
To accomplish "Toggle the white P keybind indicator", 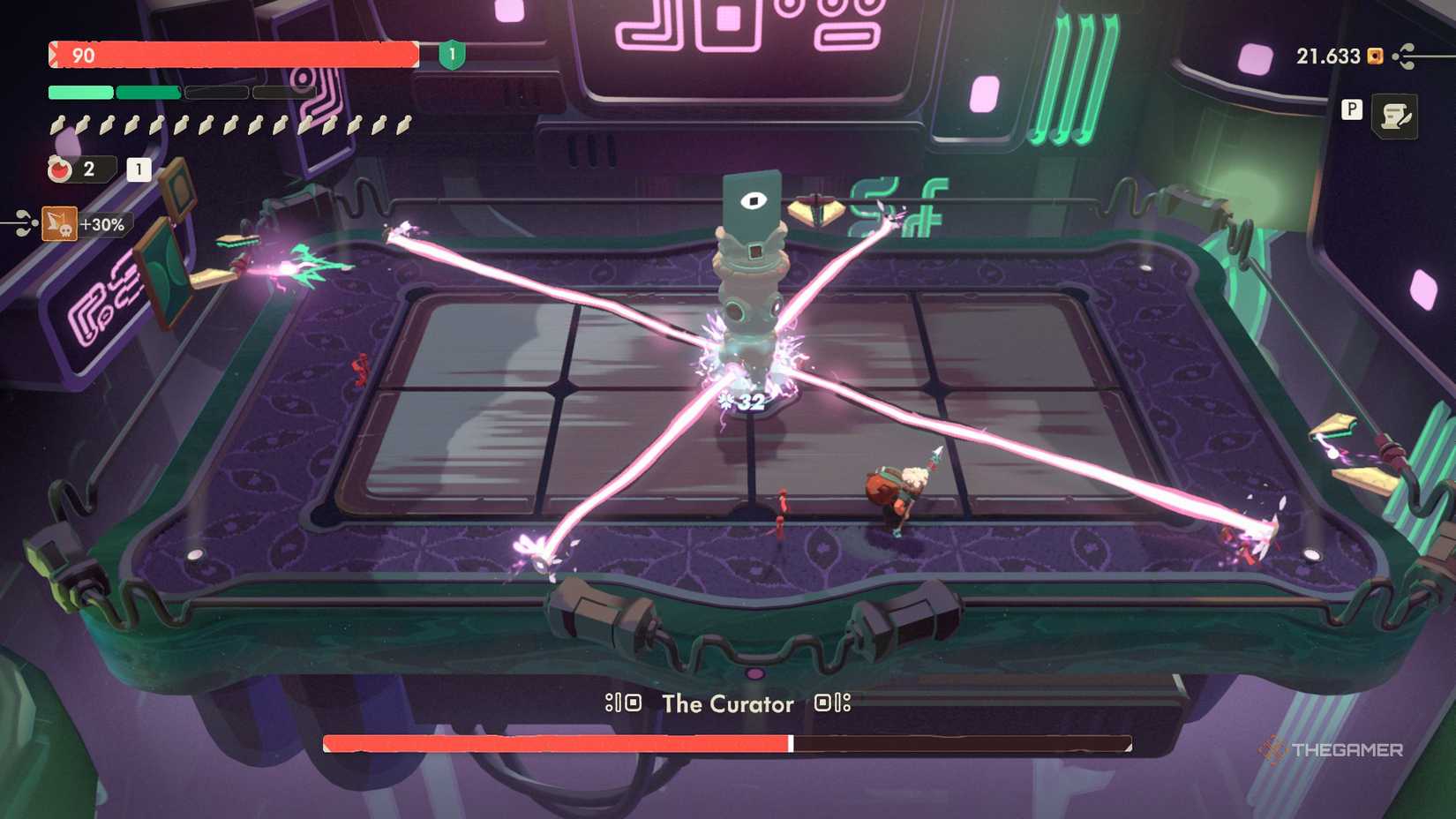I will pyautogui.click(x=1353, y=109).
